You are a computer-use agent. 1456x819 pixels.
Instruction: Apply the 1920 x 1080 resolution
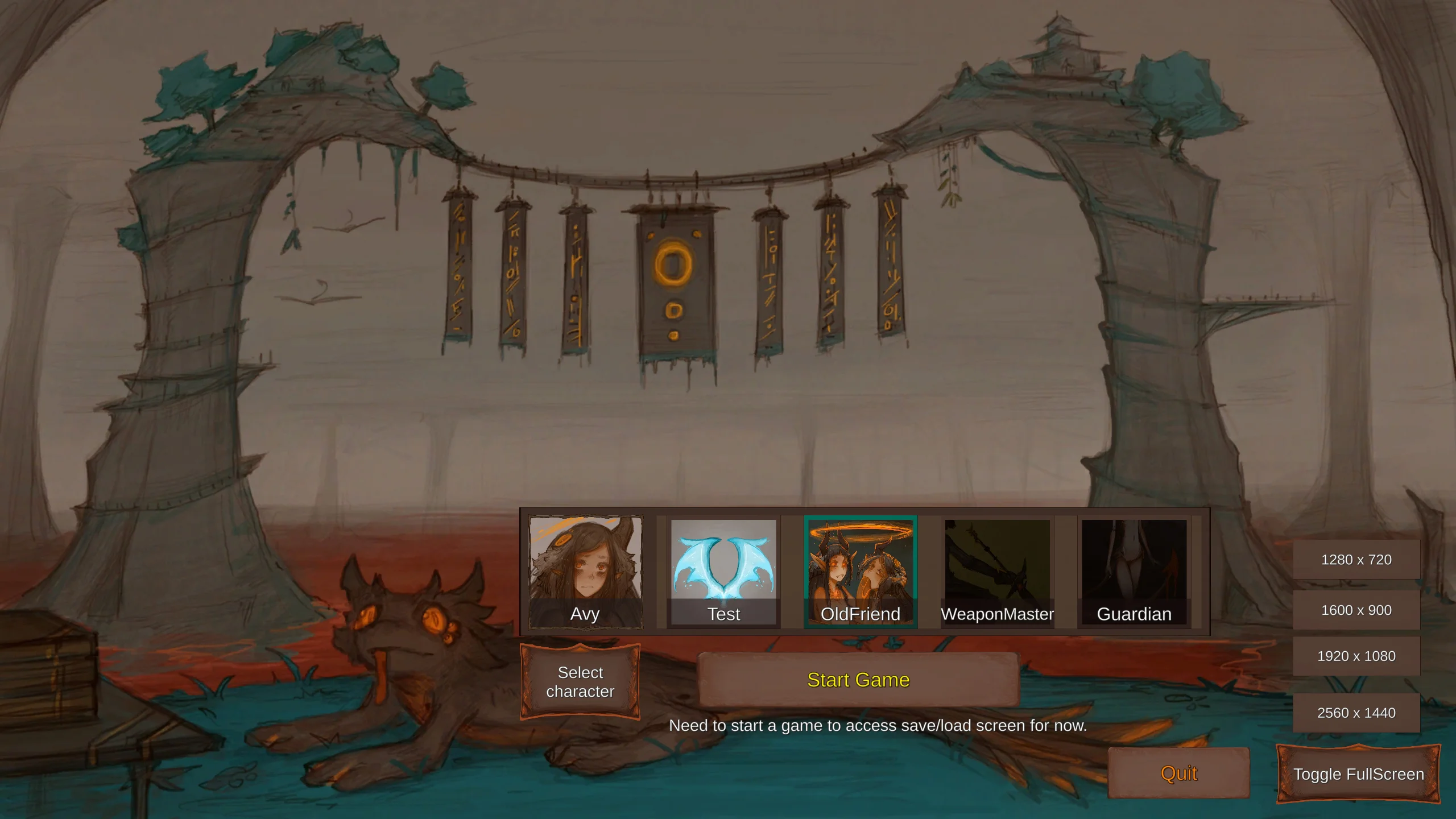pos(1356,656)
